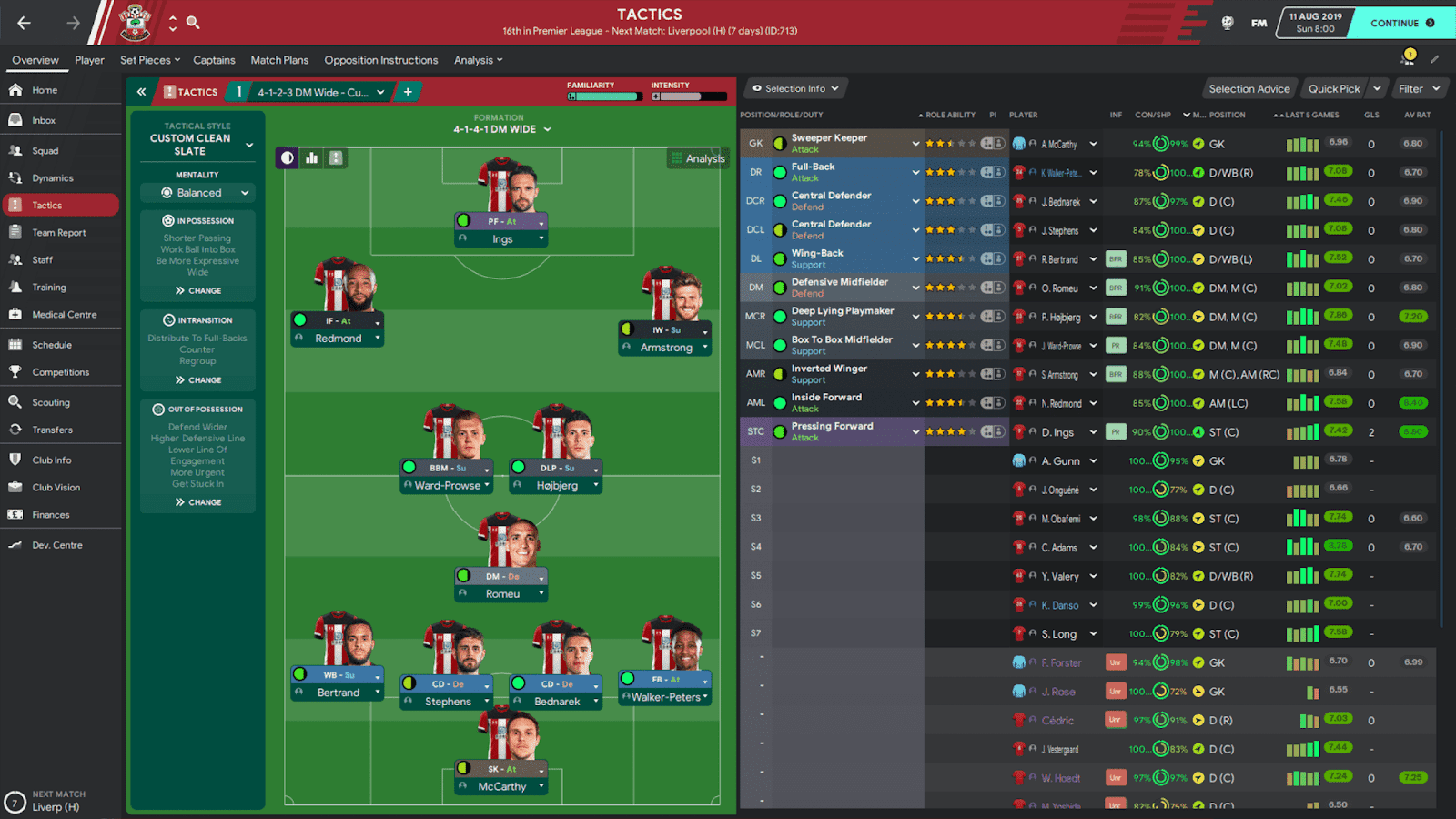
Task: Toggle the contrast pitch view icon
Action: [x=287, y=157]
